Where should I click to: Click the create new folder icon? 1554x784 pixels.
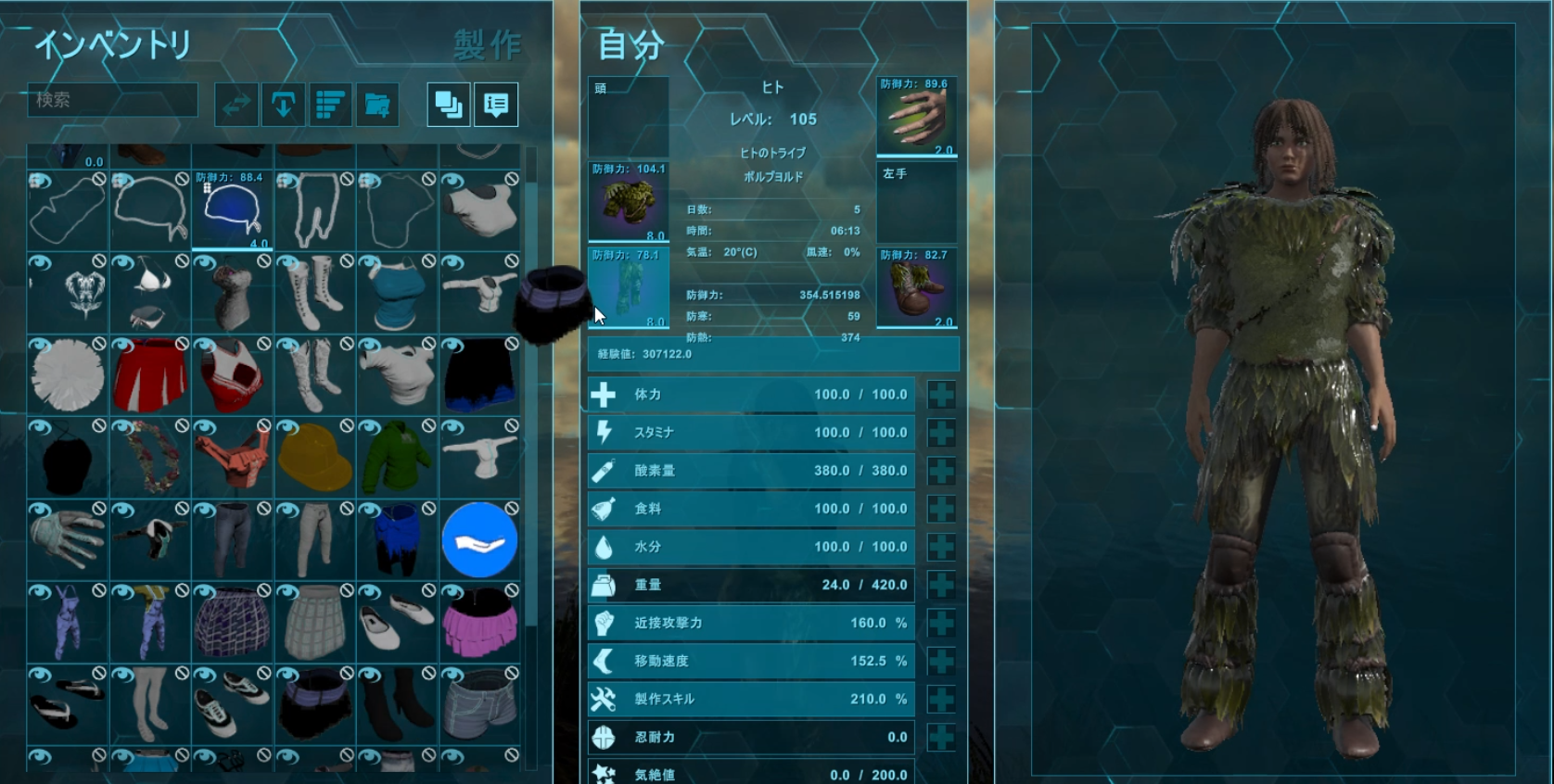(377, 104)
